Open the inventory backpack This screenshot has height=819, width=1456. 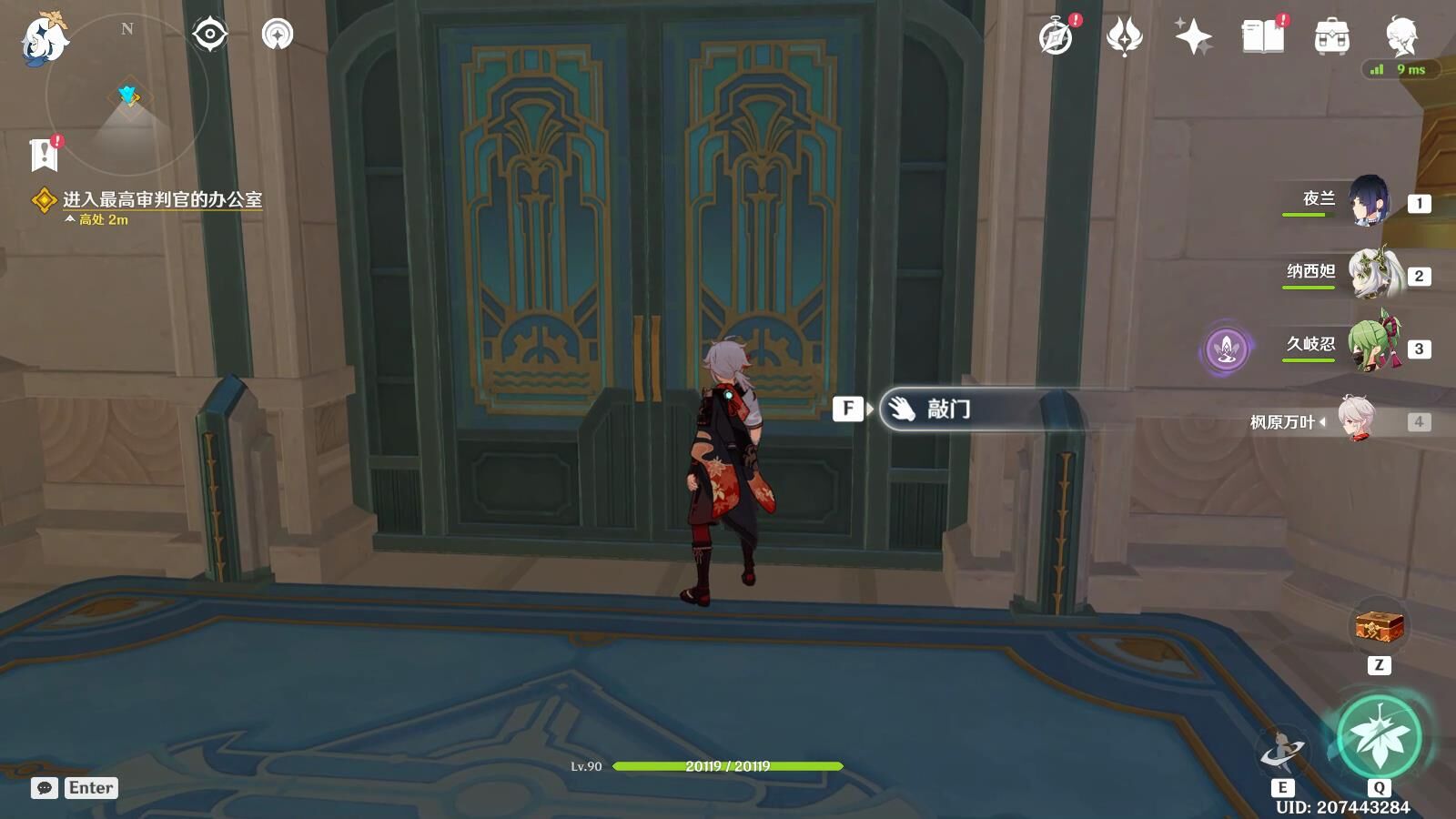(x=1331, y=37)
